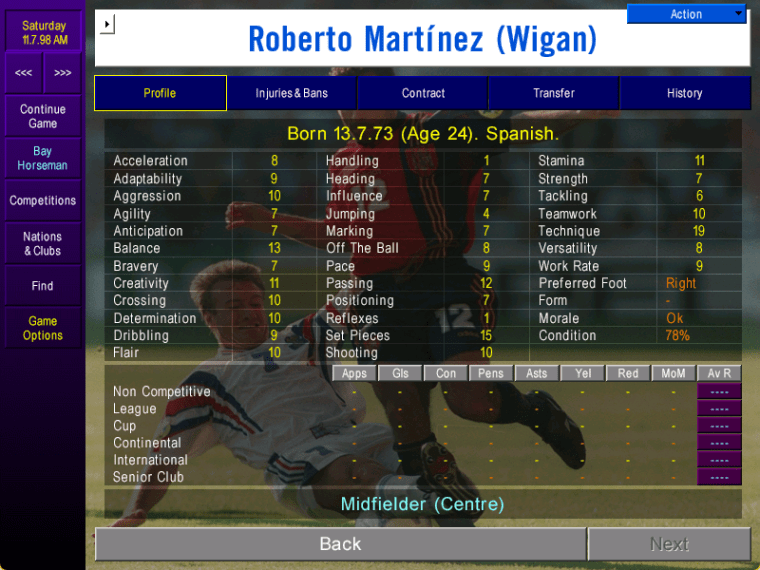Open the Injuries & Bans tab

pyautogui.click(x=291, y=93)
